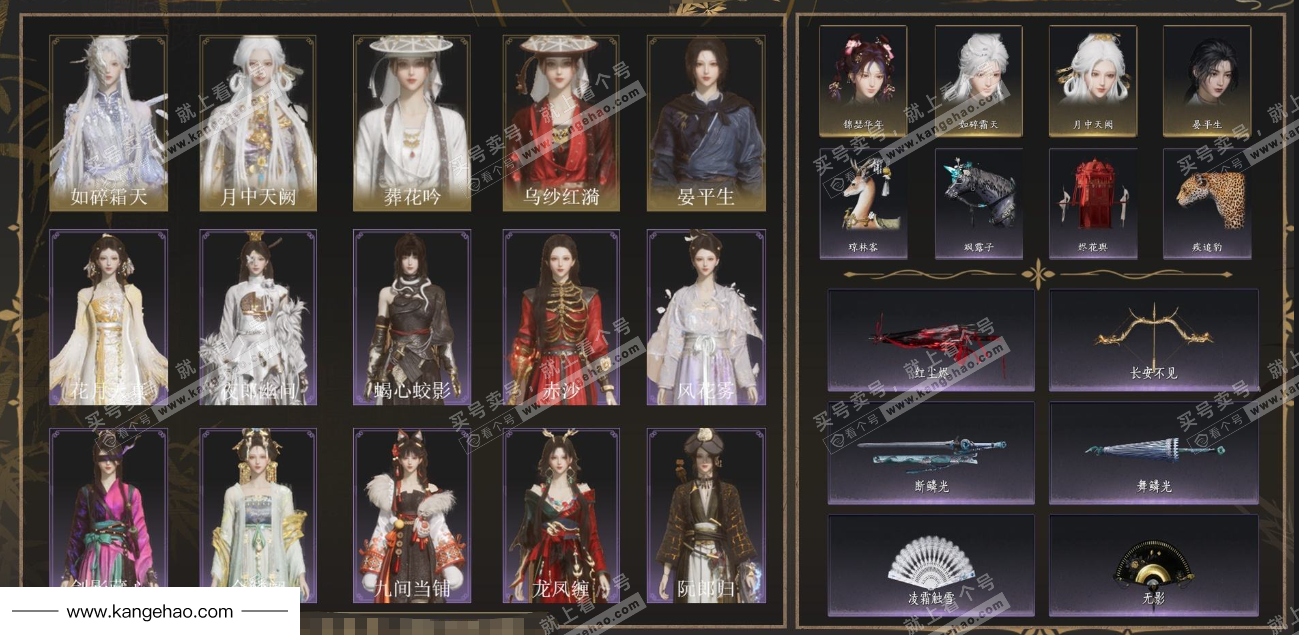Pick the 阮郎归 outfit card
This screenshot has width=1299, height=635.
(x=706, y=515)
